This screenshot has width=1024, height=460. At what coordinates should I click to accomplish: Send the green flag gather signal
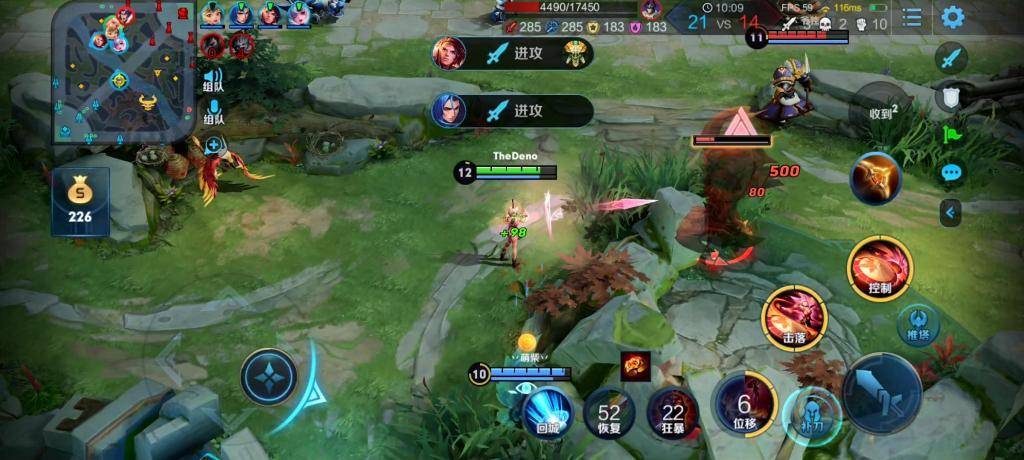[951, 134]
